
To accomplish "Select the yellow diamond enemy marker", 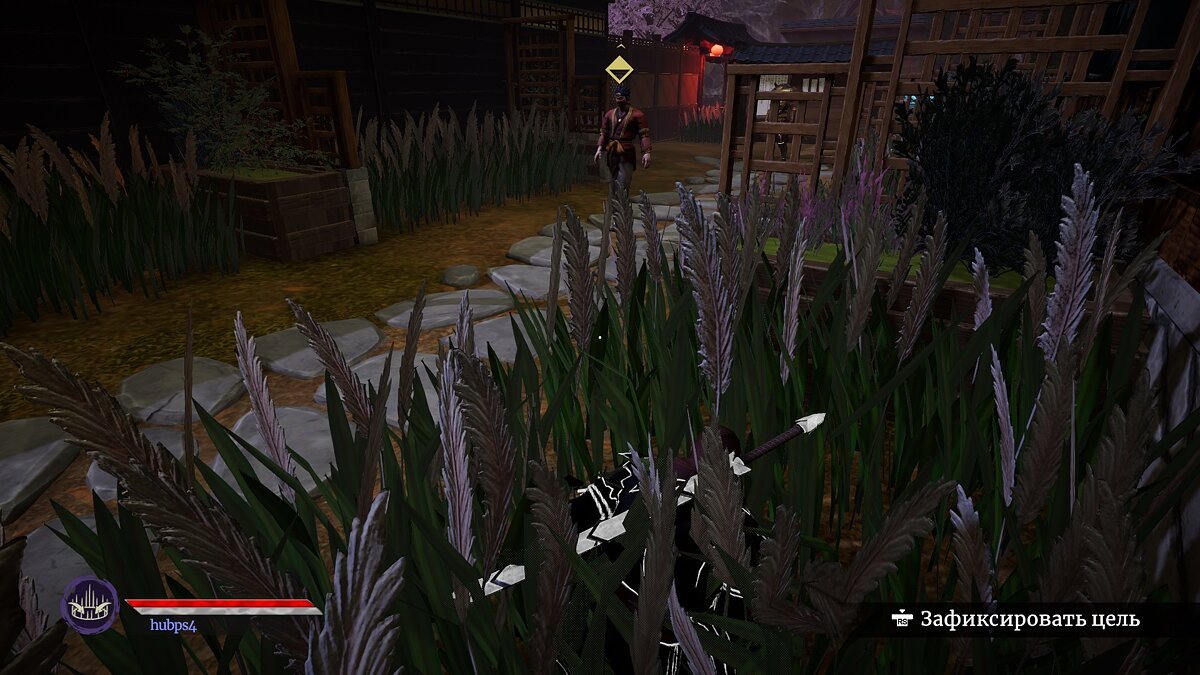I will coord(619,69).
